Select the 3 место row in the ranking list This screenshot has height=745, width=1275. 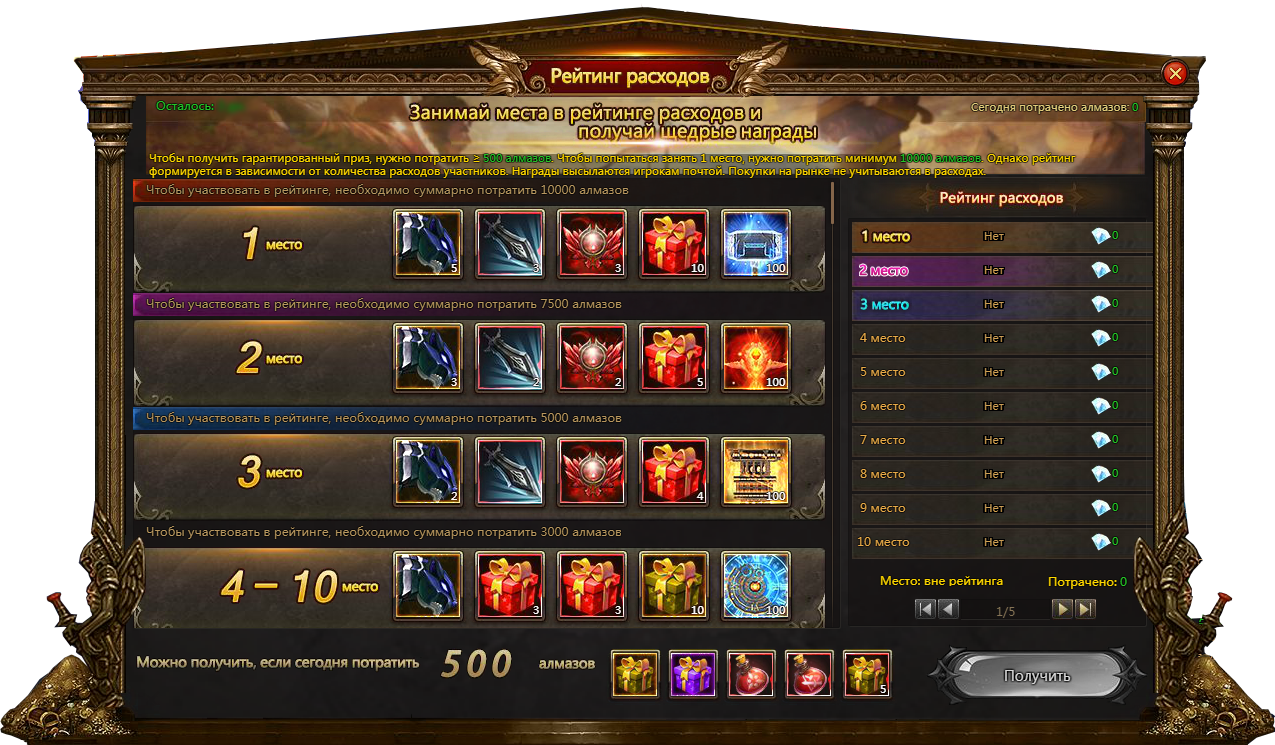1000,305
